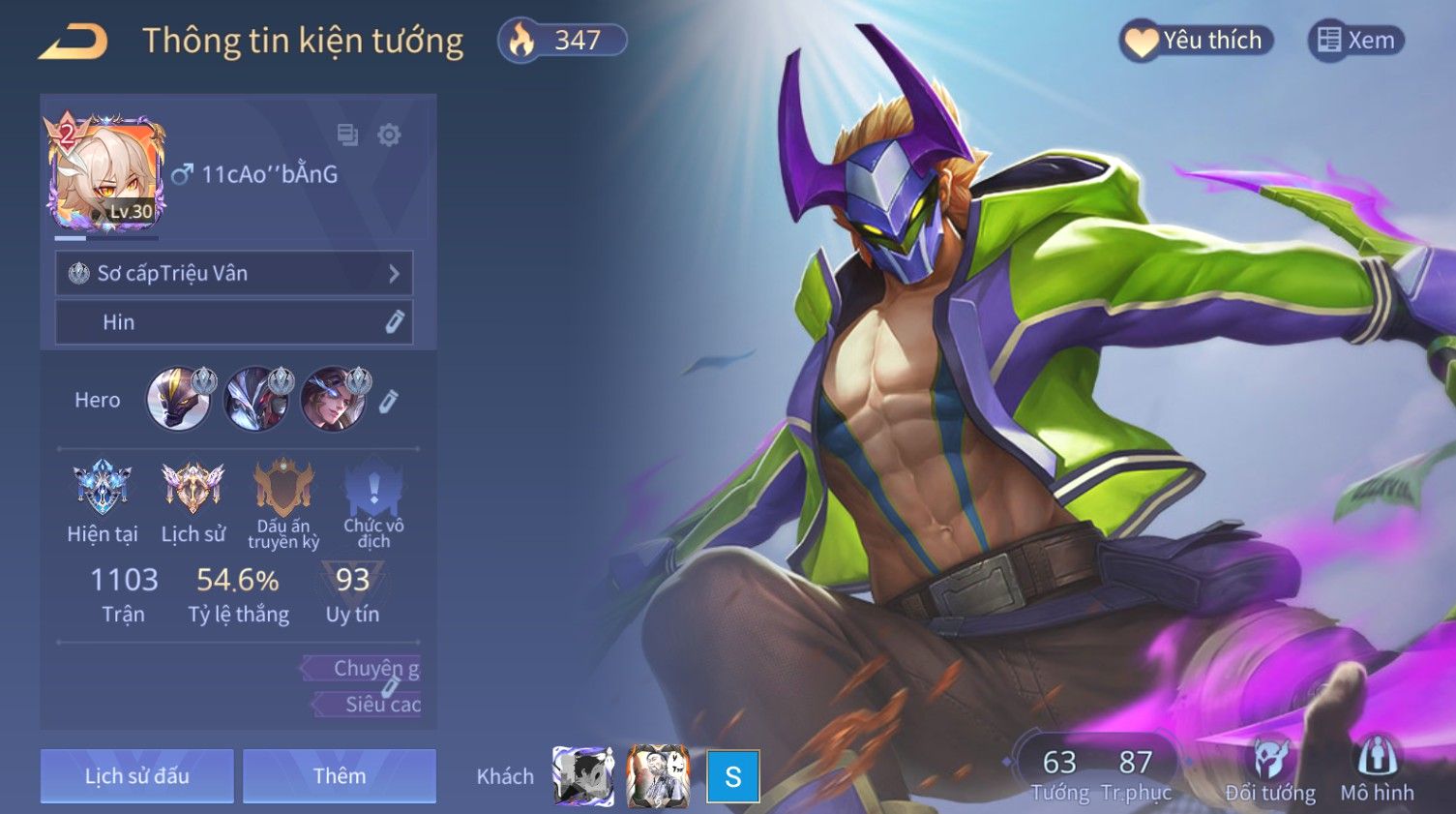Click the Thêm button
The height and width of the screenshot is (814, 1456).
(340, 776)
